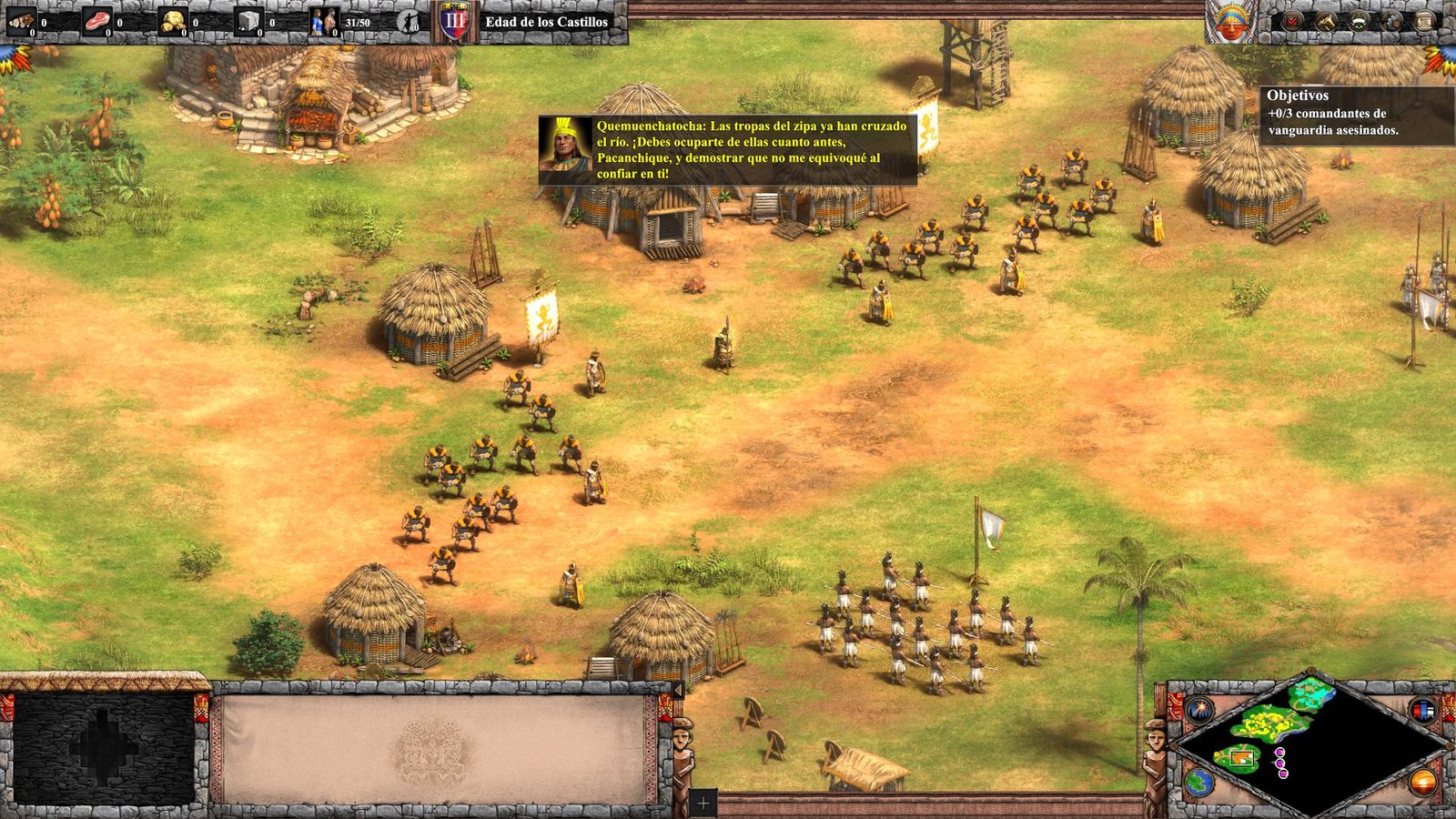
Task: Open the gear-shaped technology tree button
Action: pyautogui.click(x=1393, y=21)
